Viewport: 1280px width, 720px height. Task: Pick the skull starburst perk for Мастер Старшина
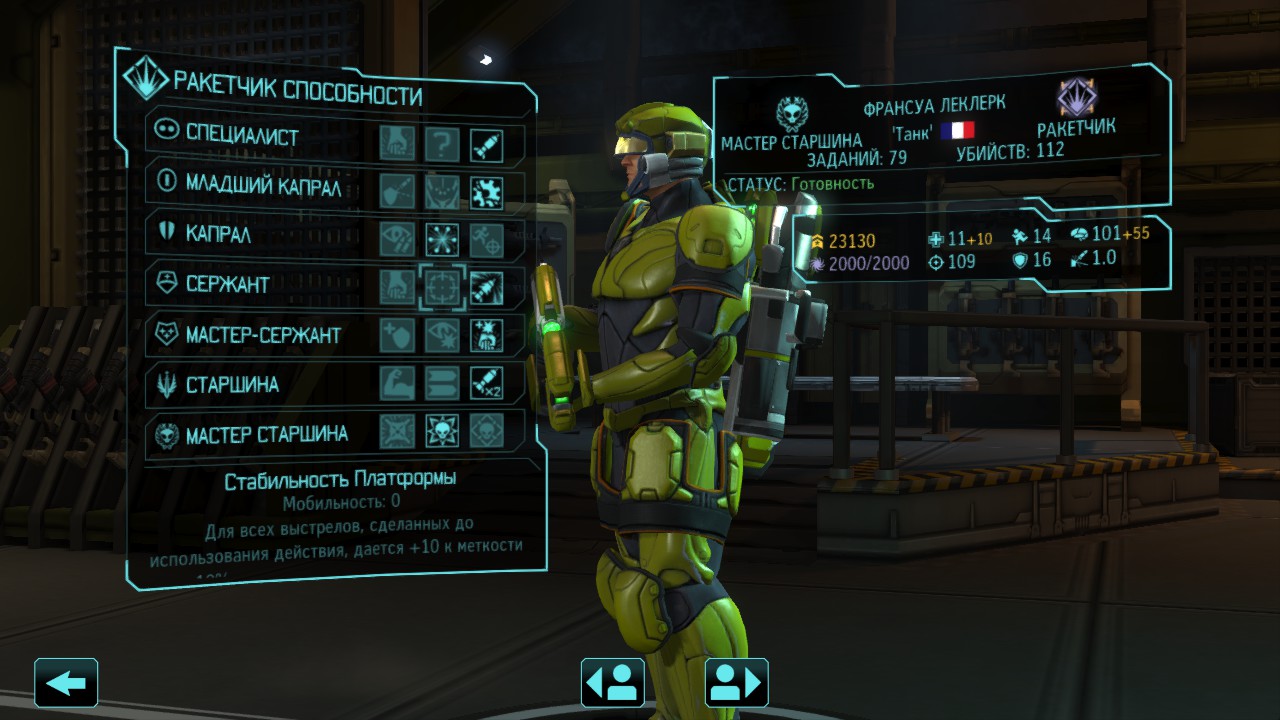click(x=442, y=431)
